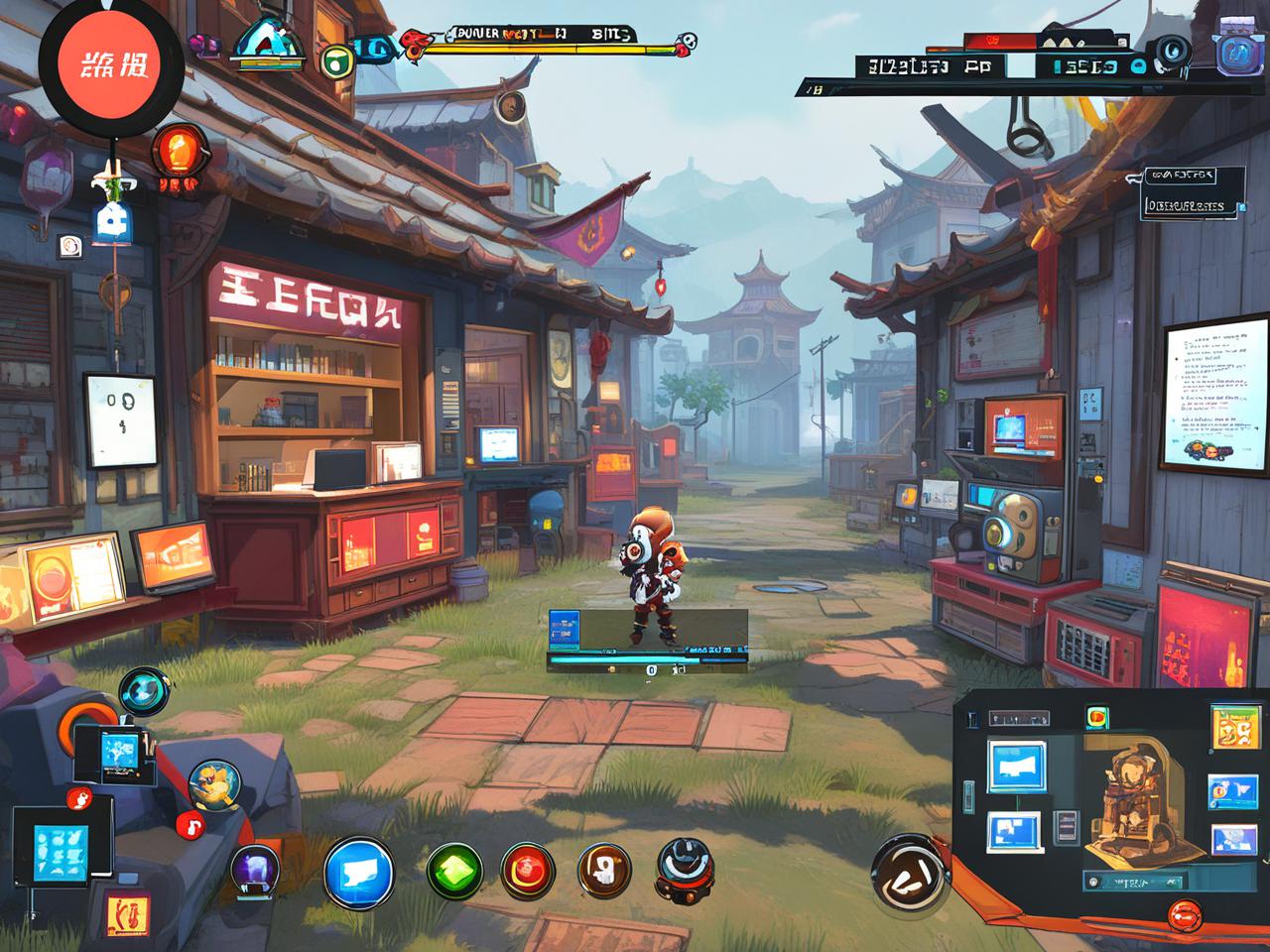
Task: Use the green diamond ability
Action: (454, 872)
